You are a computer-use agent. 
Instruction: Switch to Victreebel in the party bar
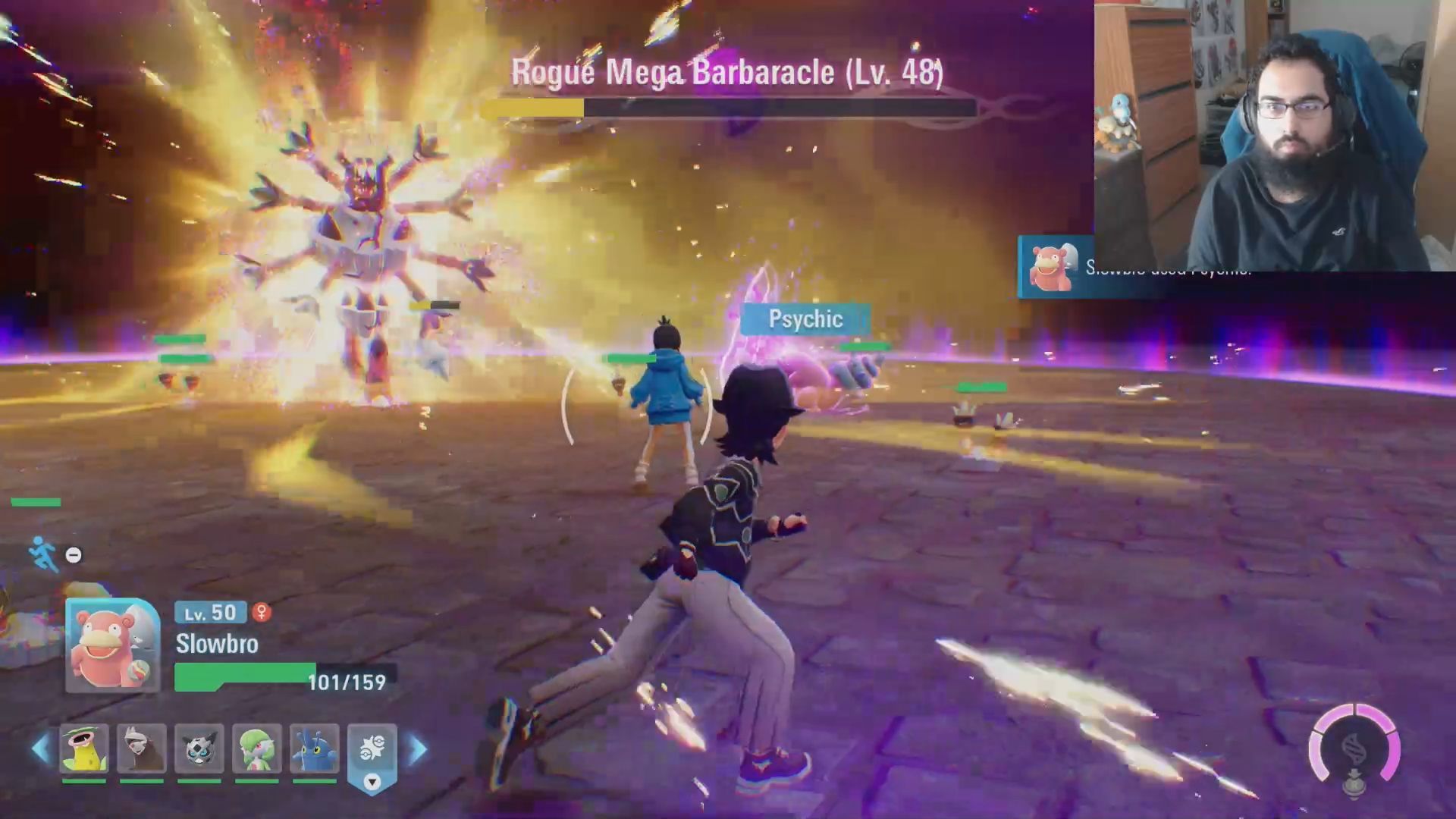pyautogui.click(x=84, y=748)
